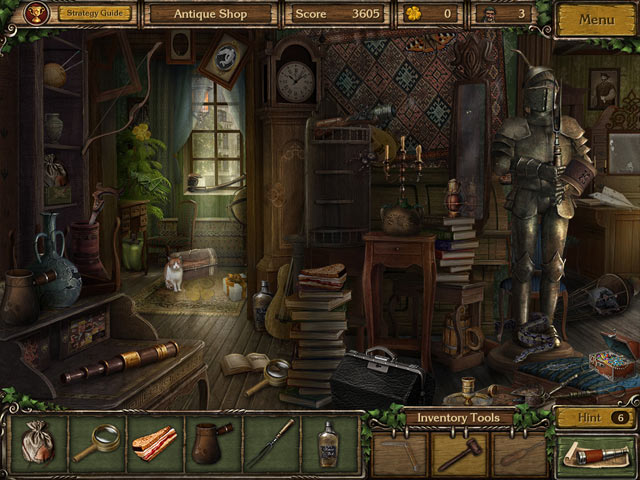Use the Hint button

click(594, 417)
